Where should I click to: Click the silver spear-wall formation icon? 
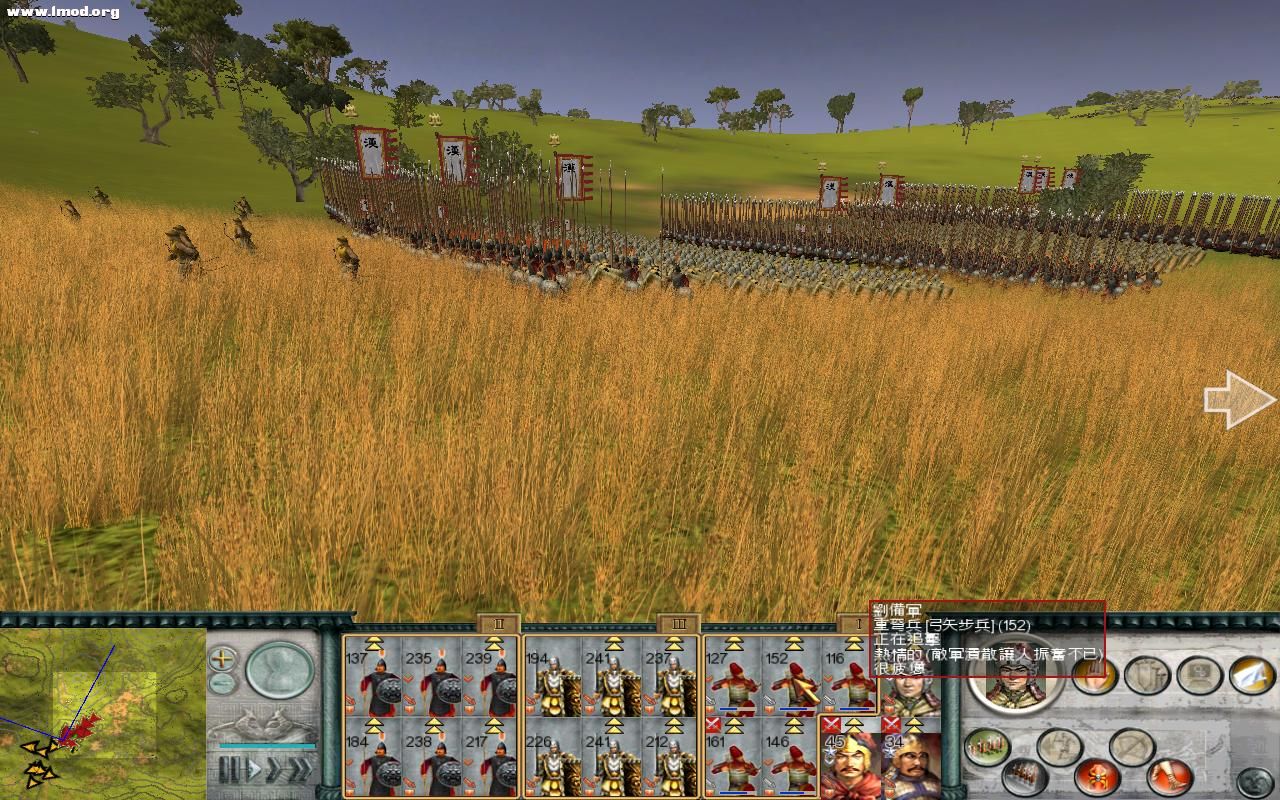pyautogui.click(x=1022, y=778)
